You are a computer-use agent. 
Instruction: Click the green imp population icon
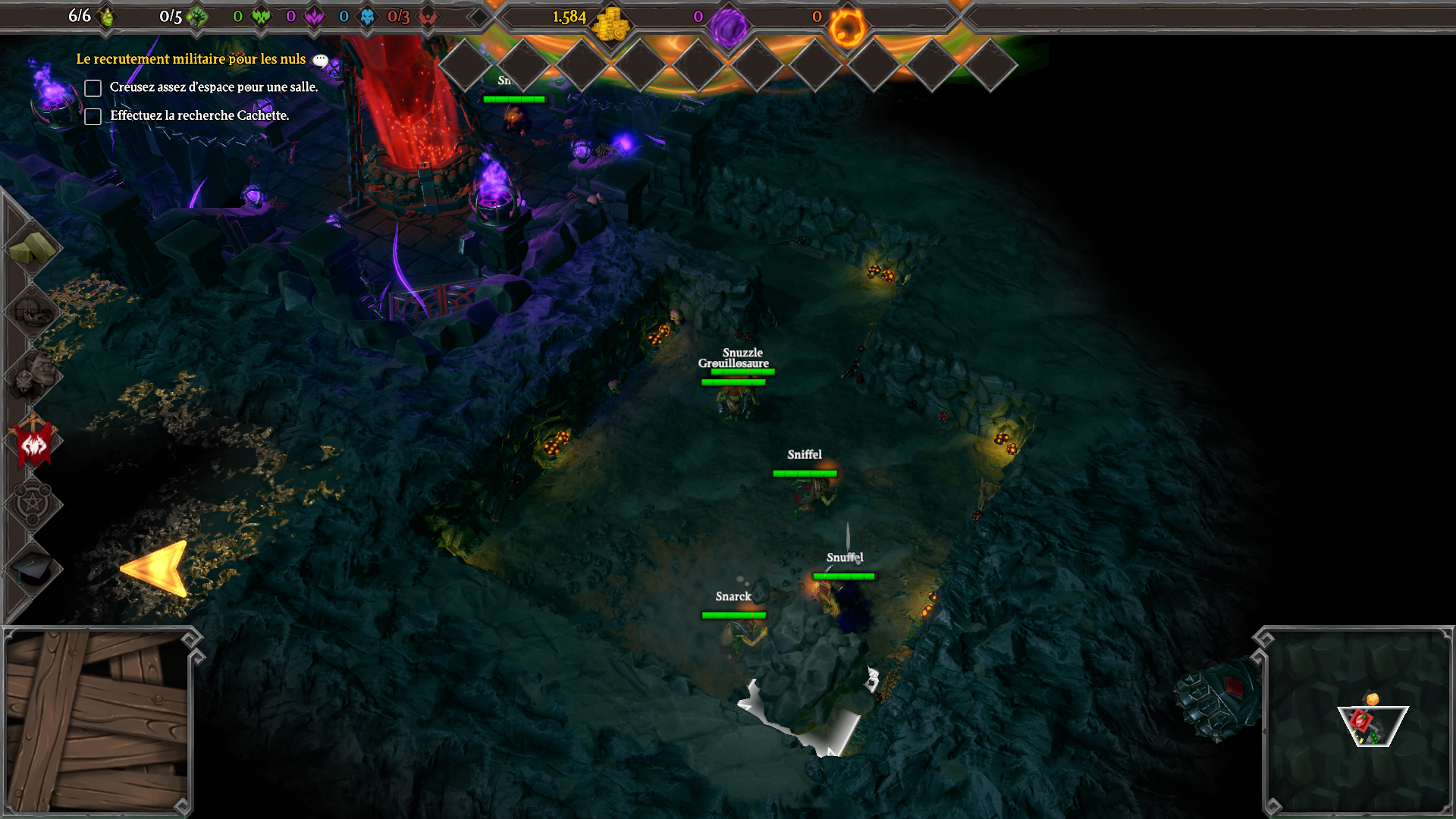(108, 17)
